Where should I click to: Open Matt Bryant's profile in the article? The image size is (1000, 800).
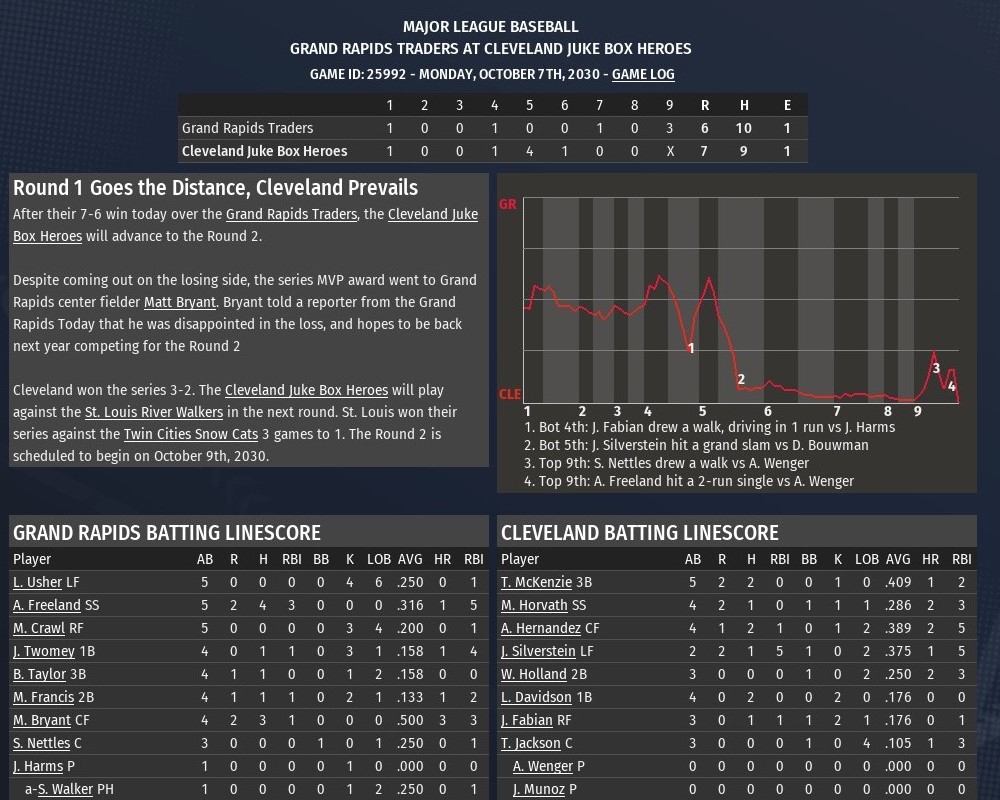pyautogui.click(x=180, y=302)
